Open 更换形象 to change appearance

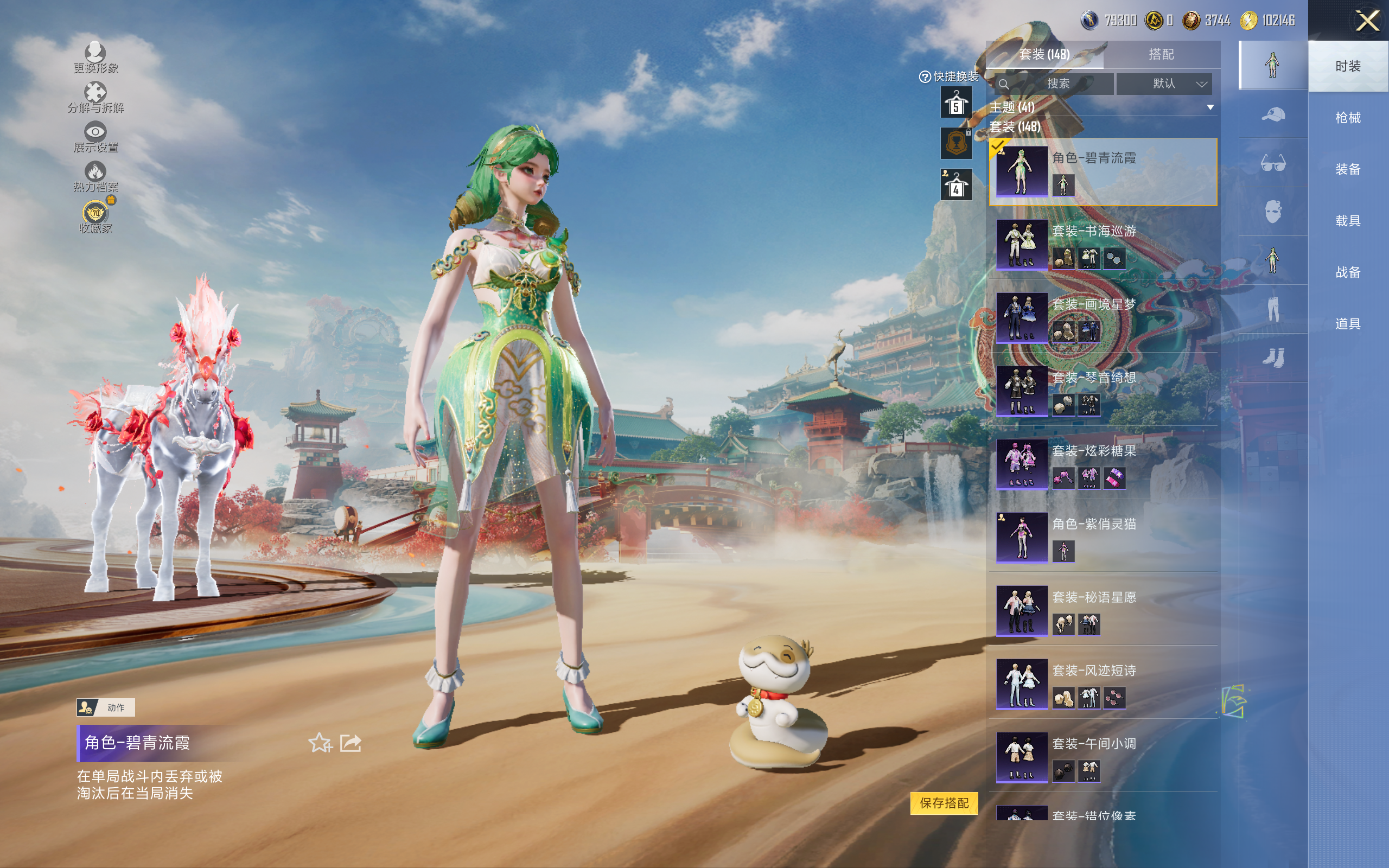(x=95, y=58)
